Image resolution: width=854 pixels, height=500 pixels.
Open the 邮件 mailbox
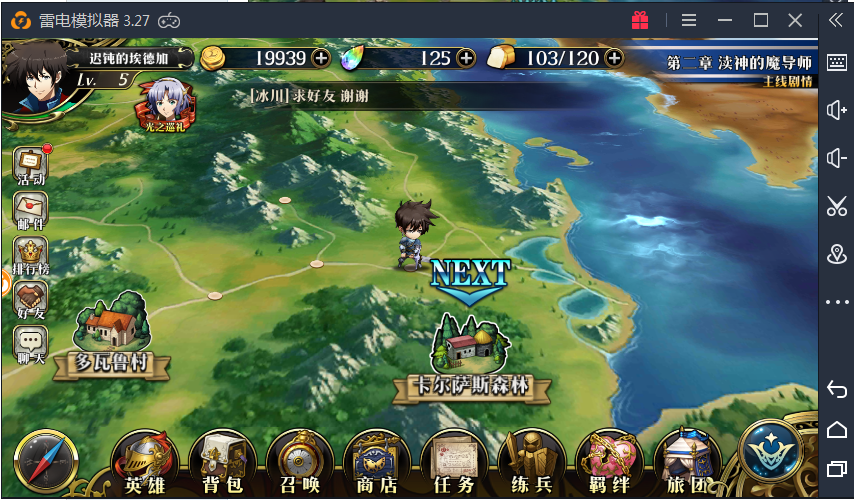(x=30, y=212)
